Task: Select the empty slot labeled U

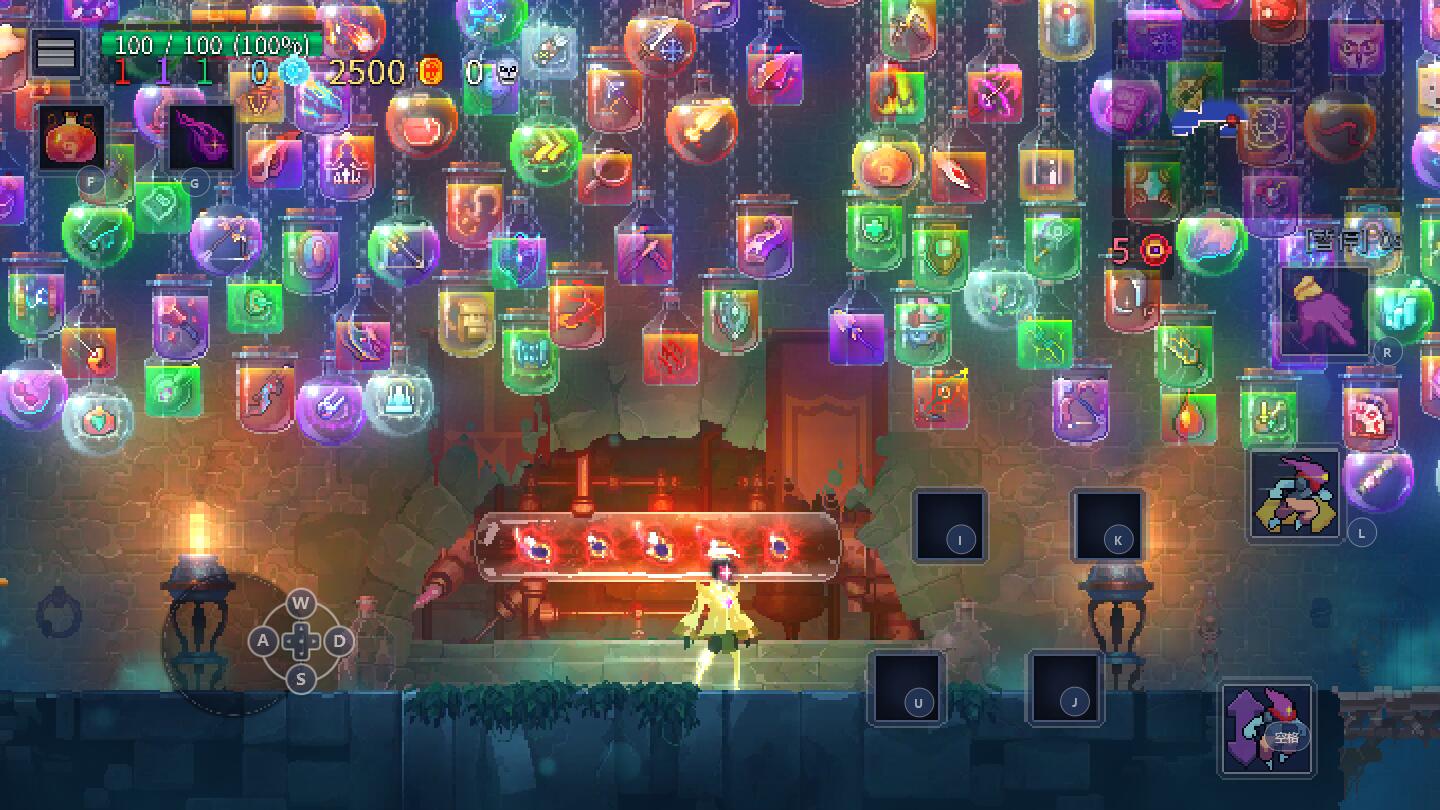Action: pyautogui.click(x=907, y=688)
